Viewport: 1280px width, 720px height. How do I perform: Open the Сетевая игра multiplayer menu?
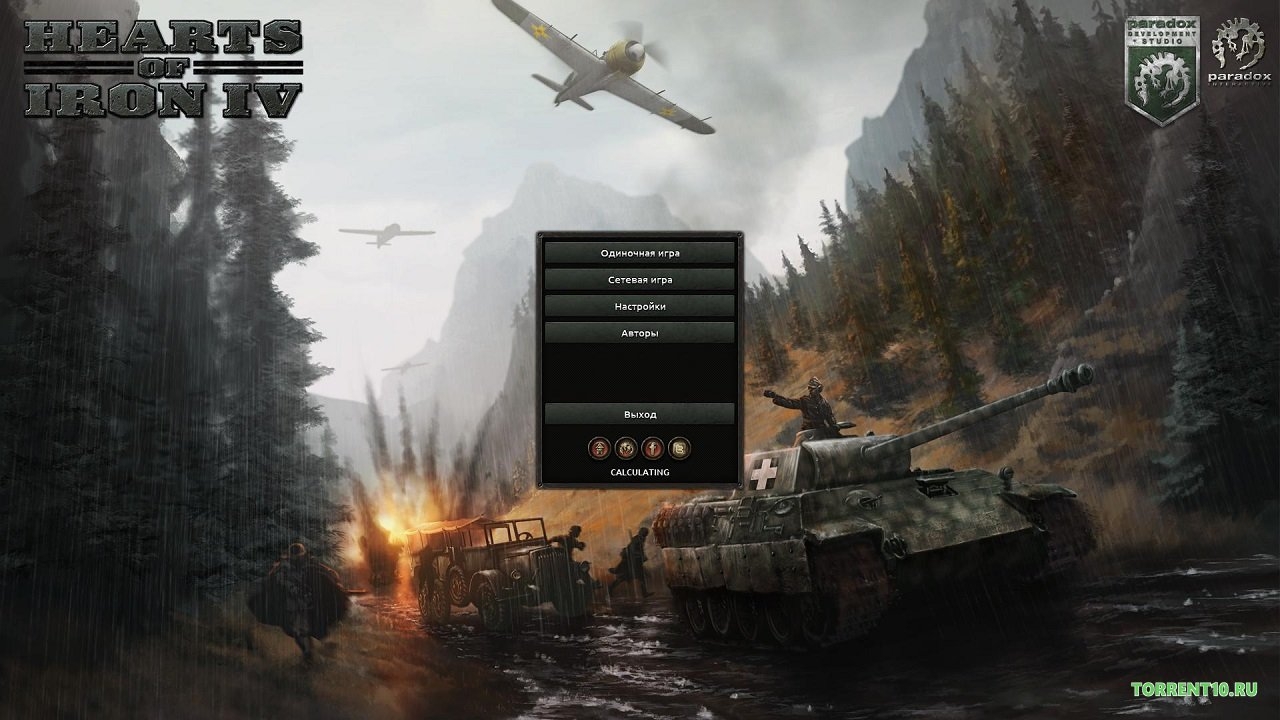pos(640,280)
